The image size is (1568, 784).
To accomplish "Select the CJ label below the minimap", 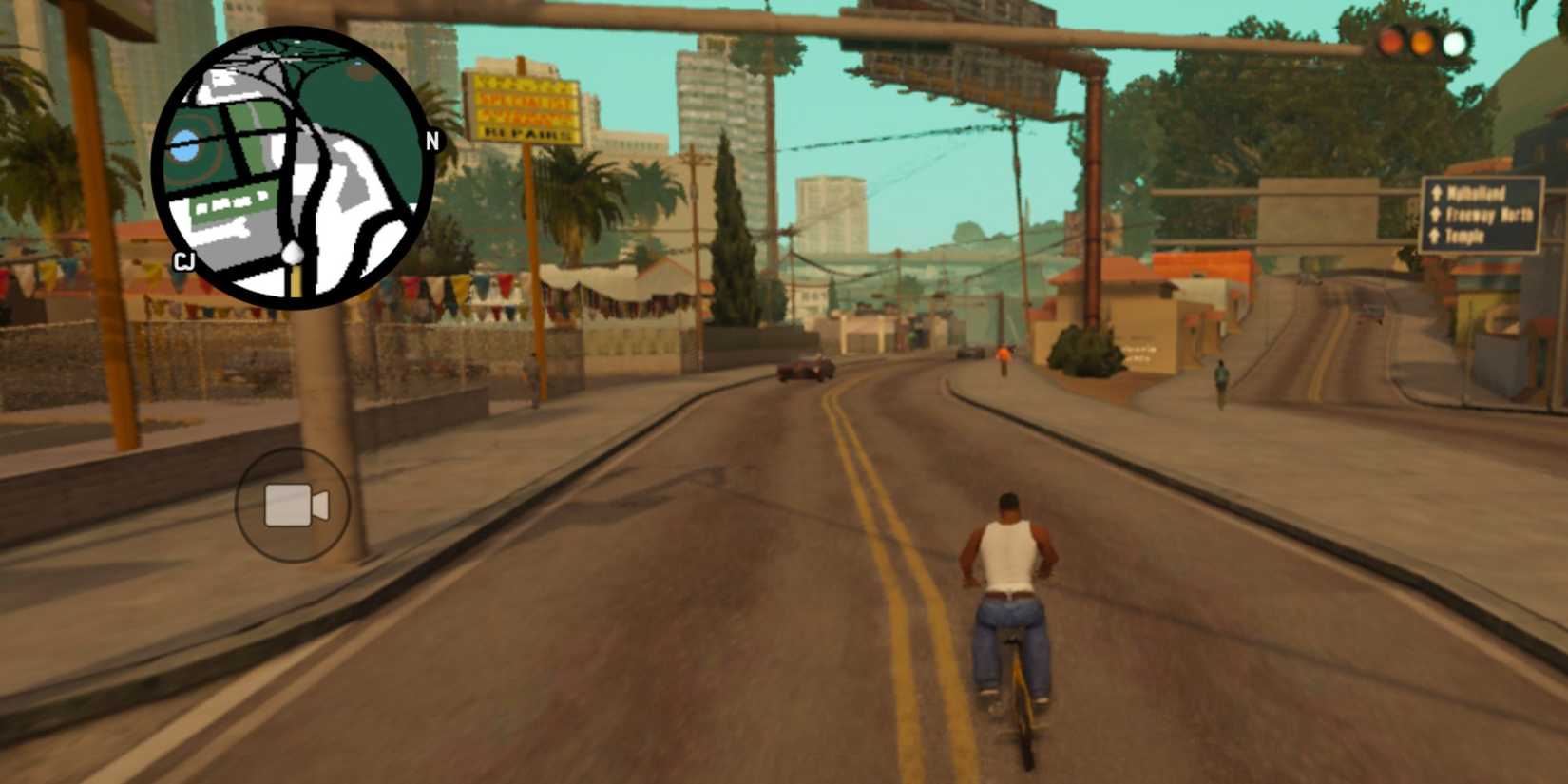I will tap(184, 260).
